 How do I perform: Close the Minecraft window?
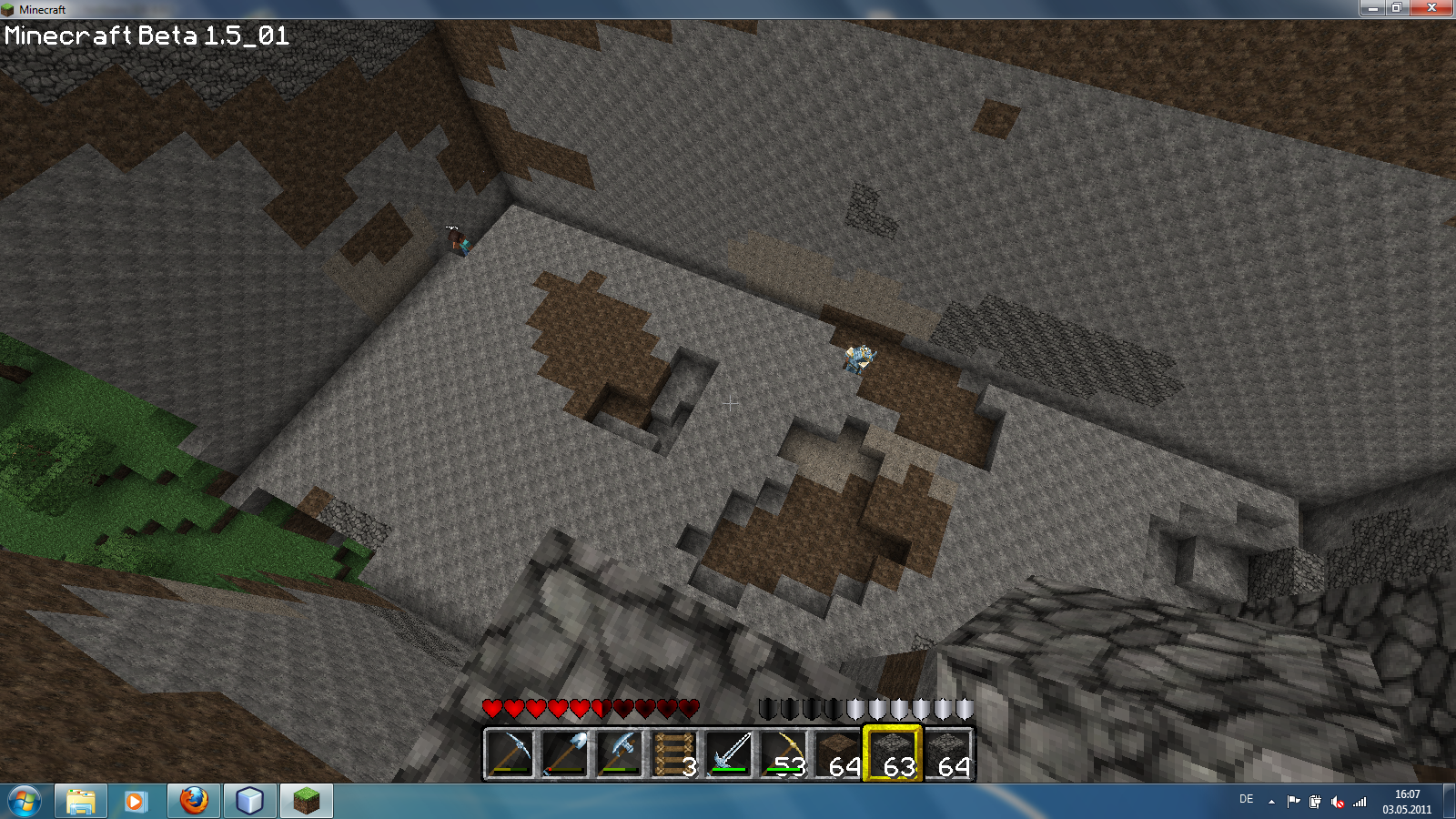[1431, 8]
